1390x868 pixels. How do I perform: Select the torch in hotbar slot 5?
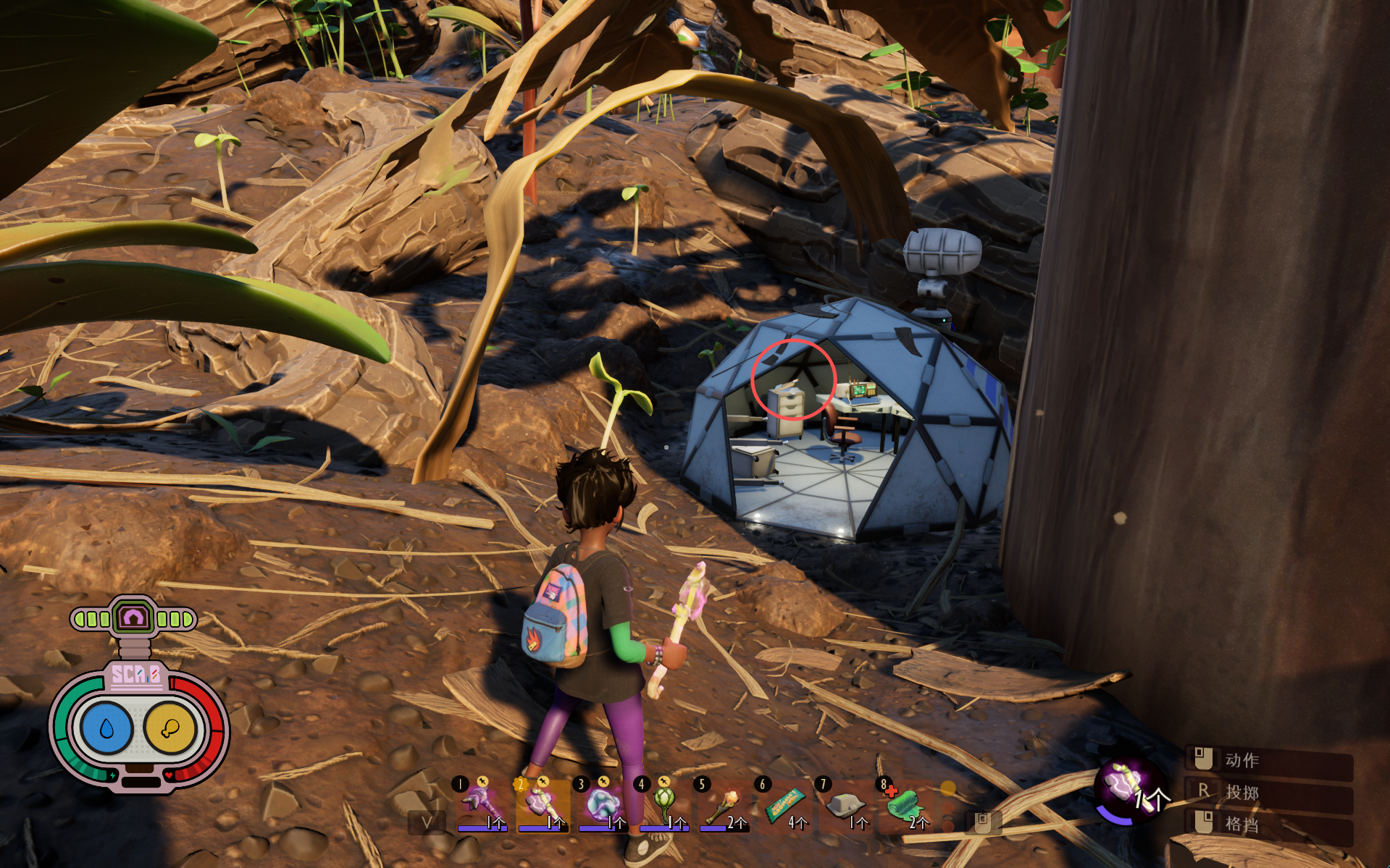click(724, 804)
